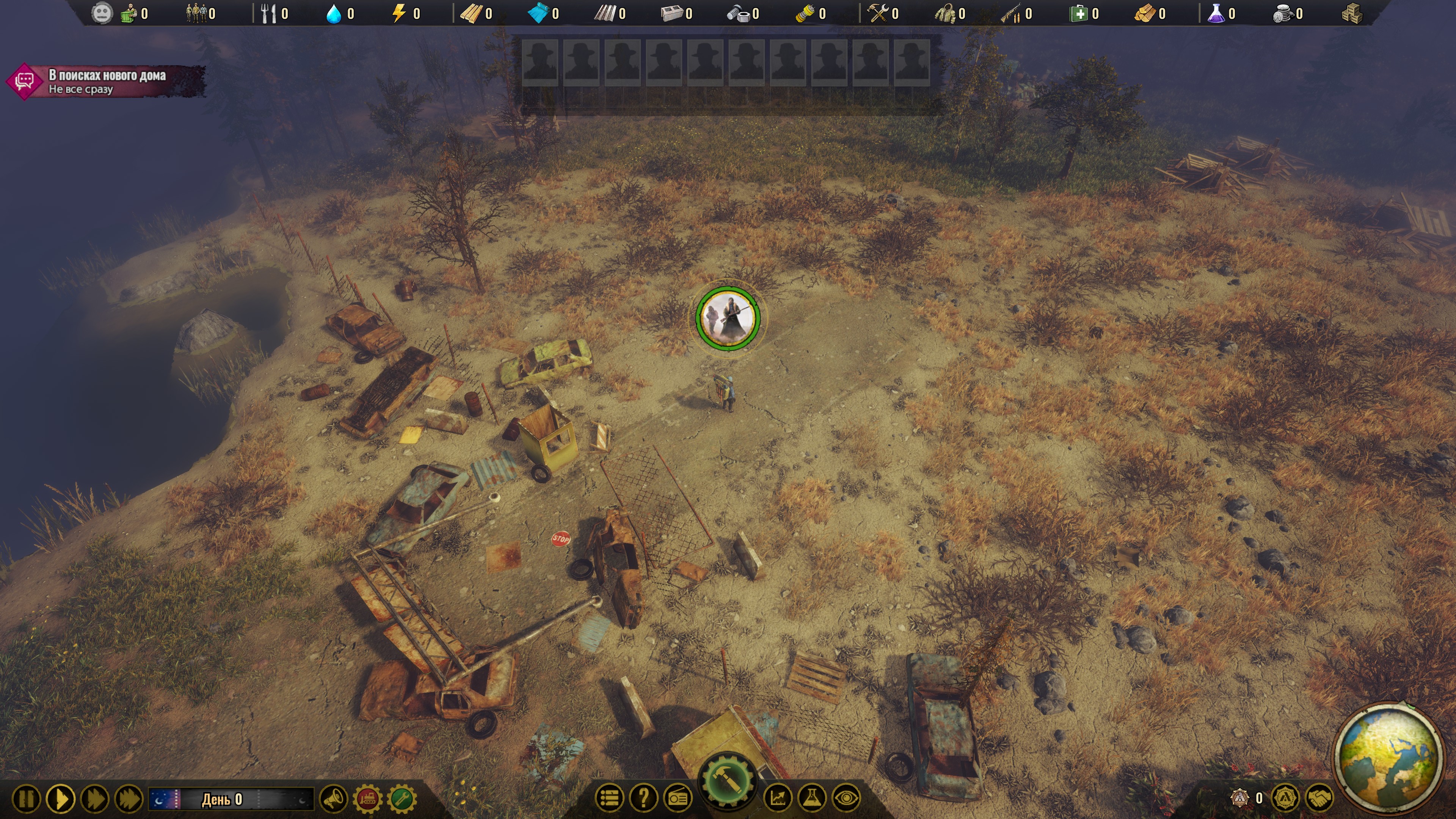The width and height of the screenshot is (1456, 819).
Task: Open the hammer build menu
Action: click(x=727, y=782)
